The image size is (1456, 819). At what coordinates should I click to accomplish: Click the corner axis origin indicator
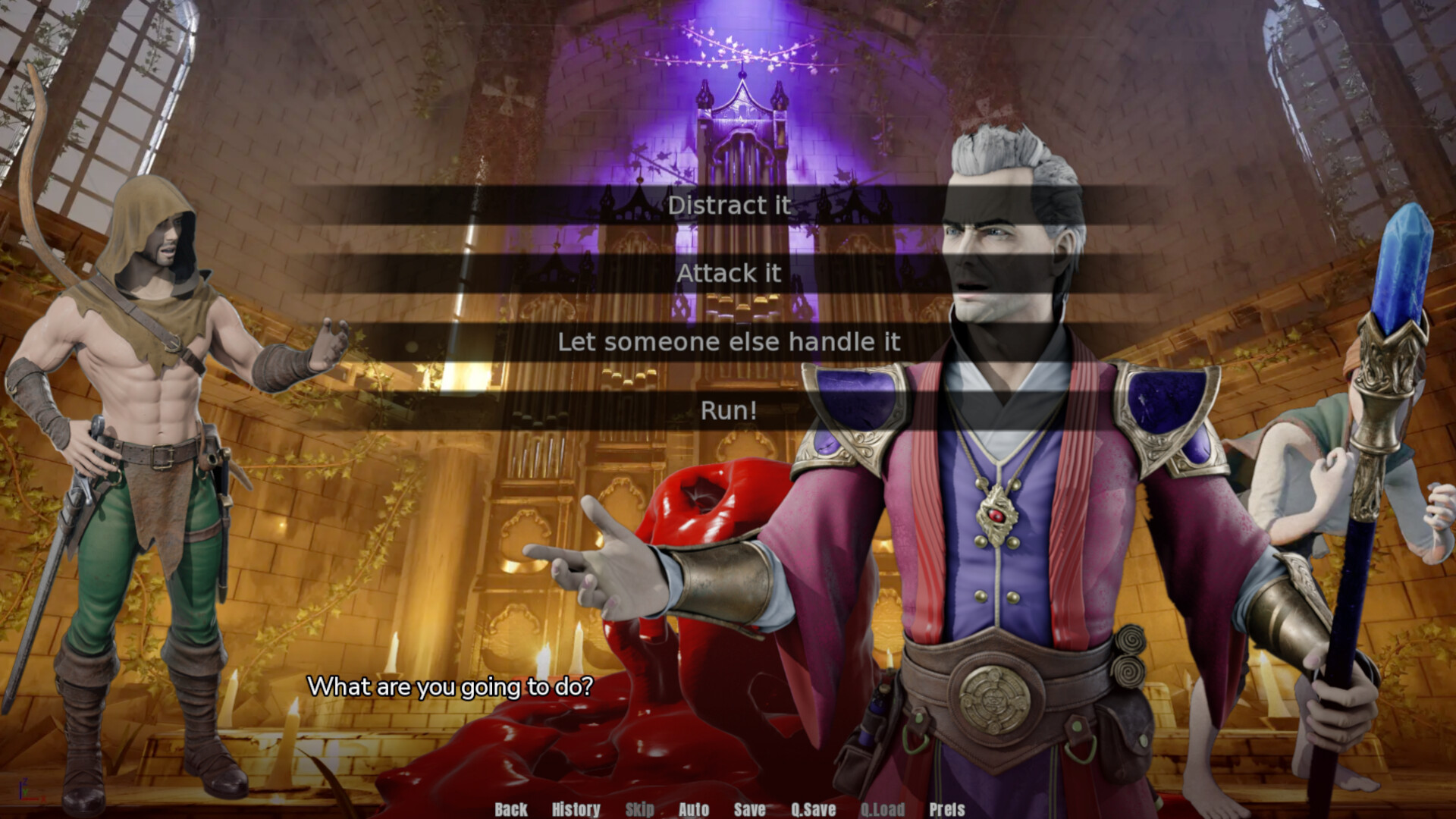point(20,799)
